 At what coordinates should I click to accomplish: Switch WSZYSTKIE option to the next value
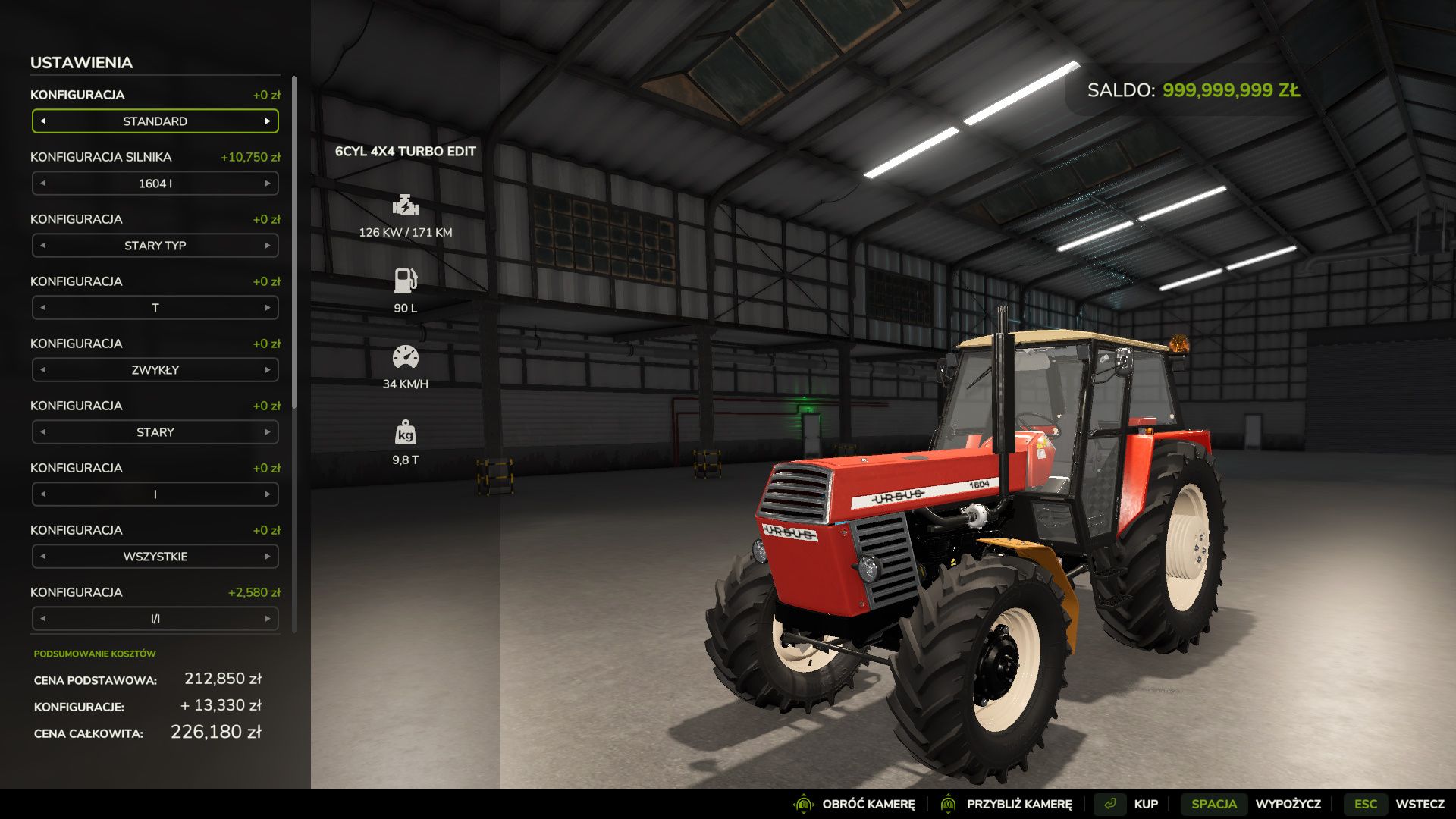point(268,557)
